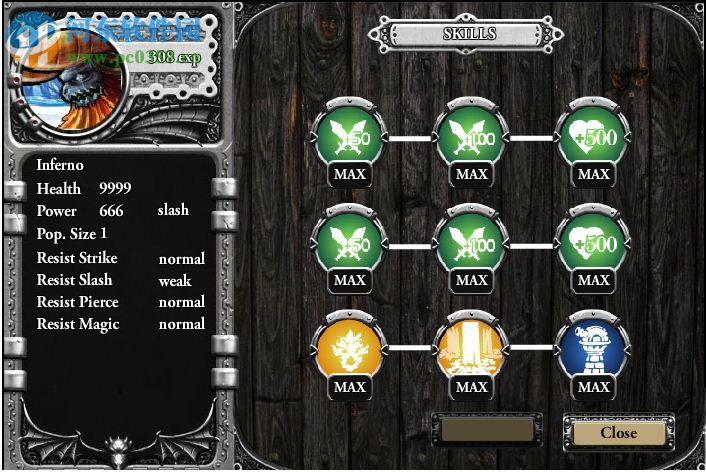This screenshot has height=472, width=706.
Task: Choose the orange light pillar skill
Action: (471, 347)
